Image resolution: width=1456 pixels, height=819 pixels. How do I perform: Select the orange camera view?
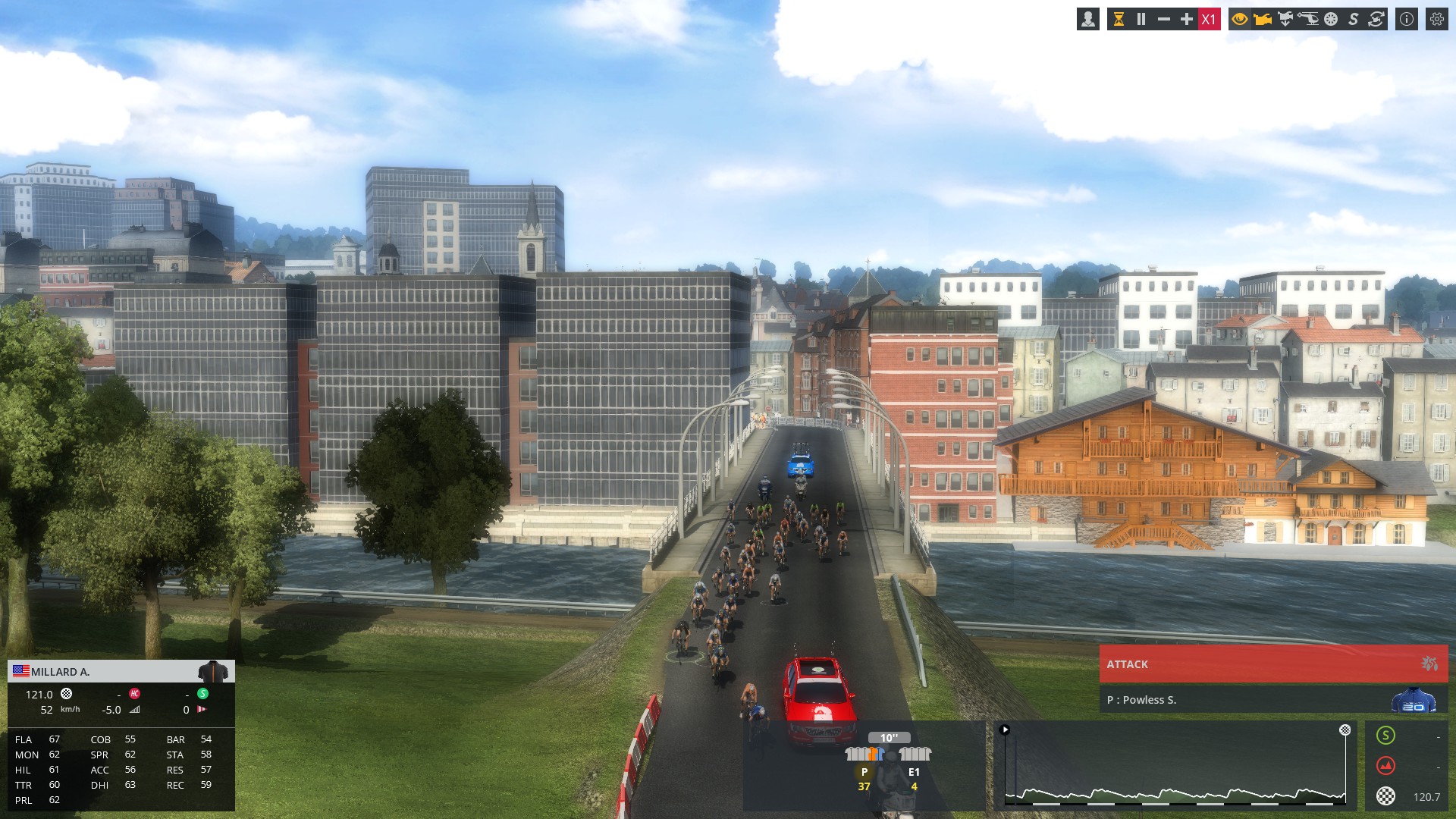click(x=1263, y=20)
